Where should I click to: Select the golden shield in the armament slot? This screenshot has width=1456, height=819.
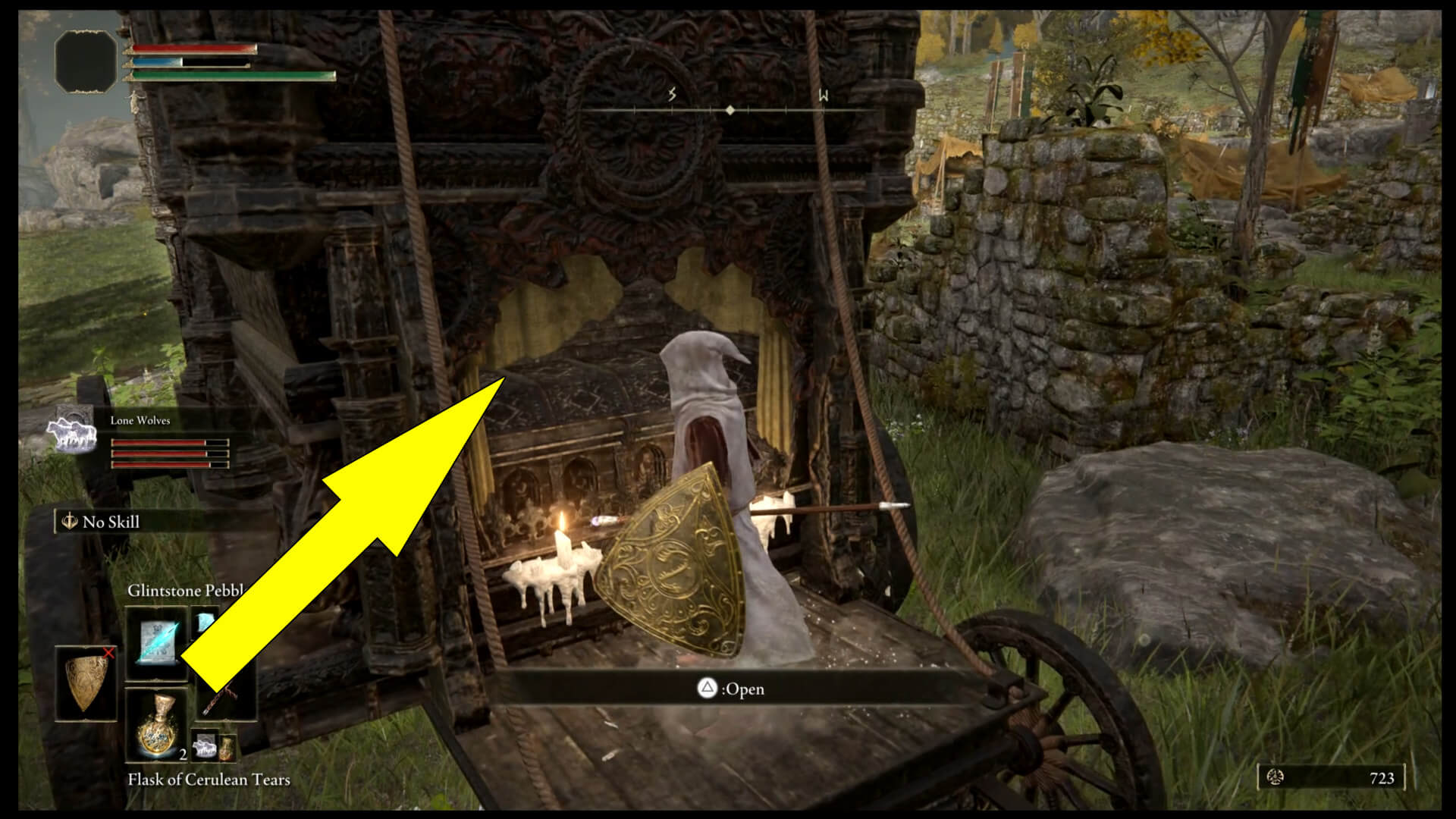coord(85,680)
